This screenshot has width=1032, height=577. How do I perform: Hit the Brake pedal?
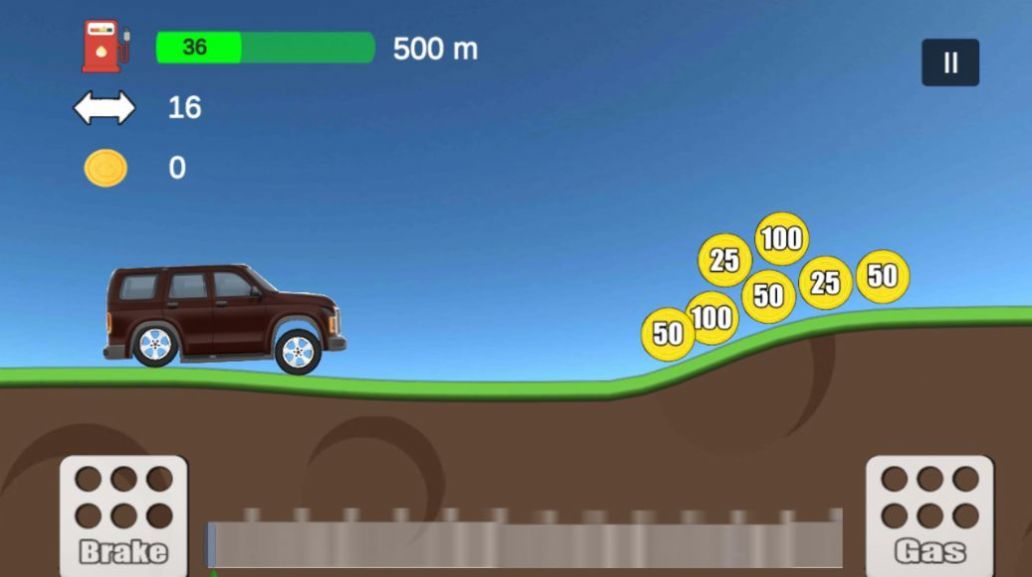pyautogui.click(x=123, y=515)
